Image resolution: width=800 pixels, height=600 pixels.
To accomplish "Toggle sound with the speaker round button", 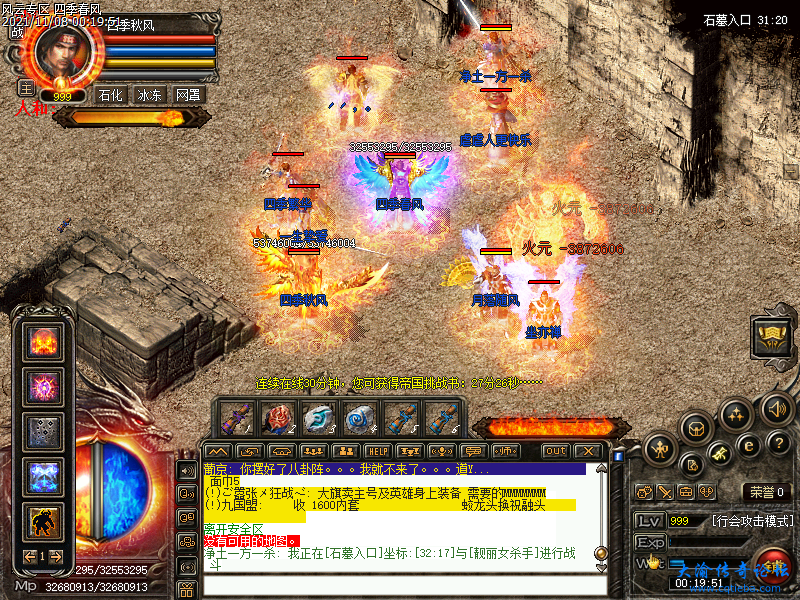I will [777, 408].
